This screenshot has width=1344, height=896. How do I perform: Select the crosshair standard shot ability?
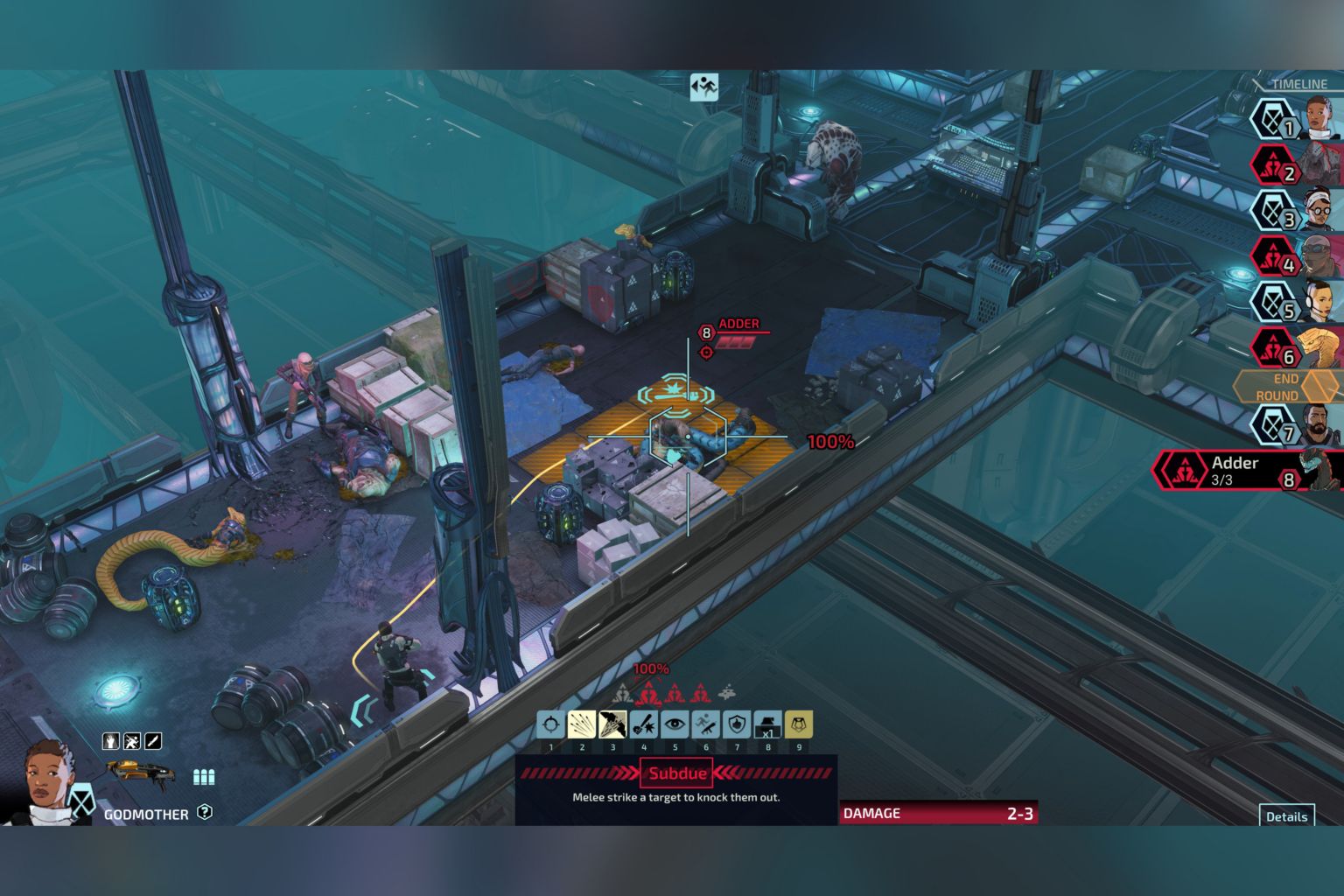coord(550,724)
